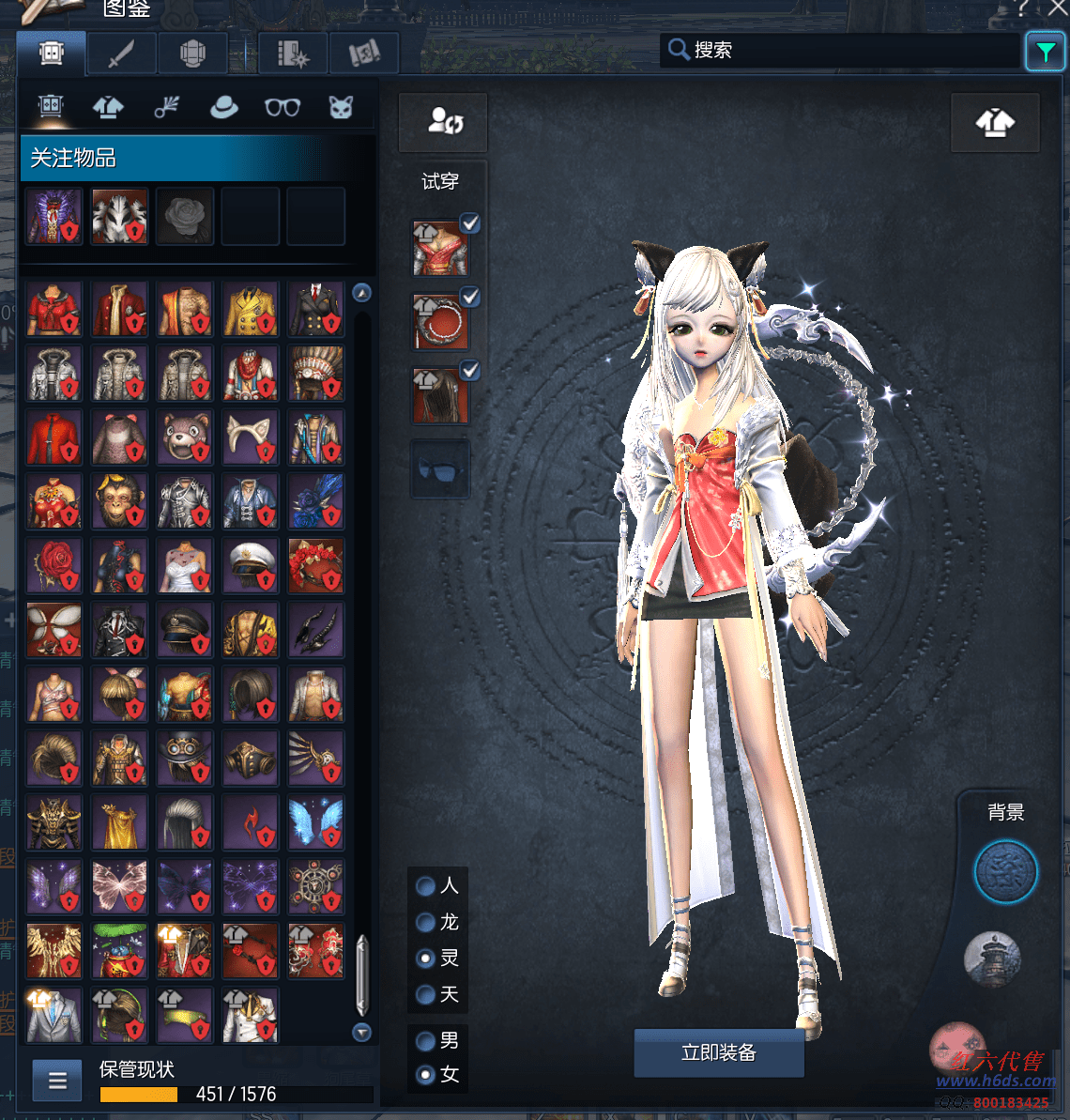Image resolution: width=1070 pixels, height=1120 pixels.
Task: Select the hat category icon
Action: (223, 107)
